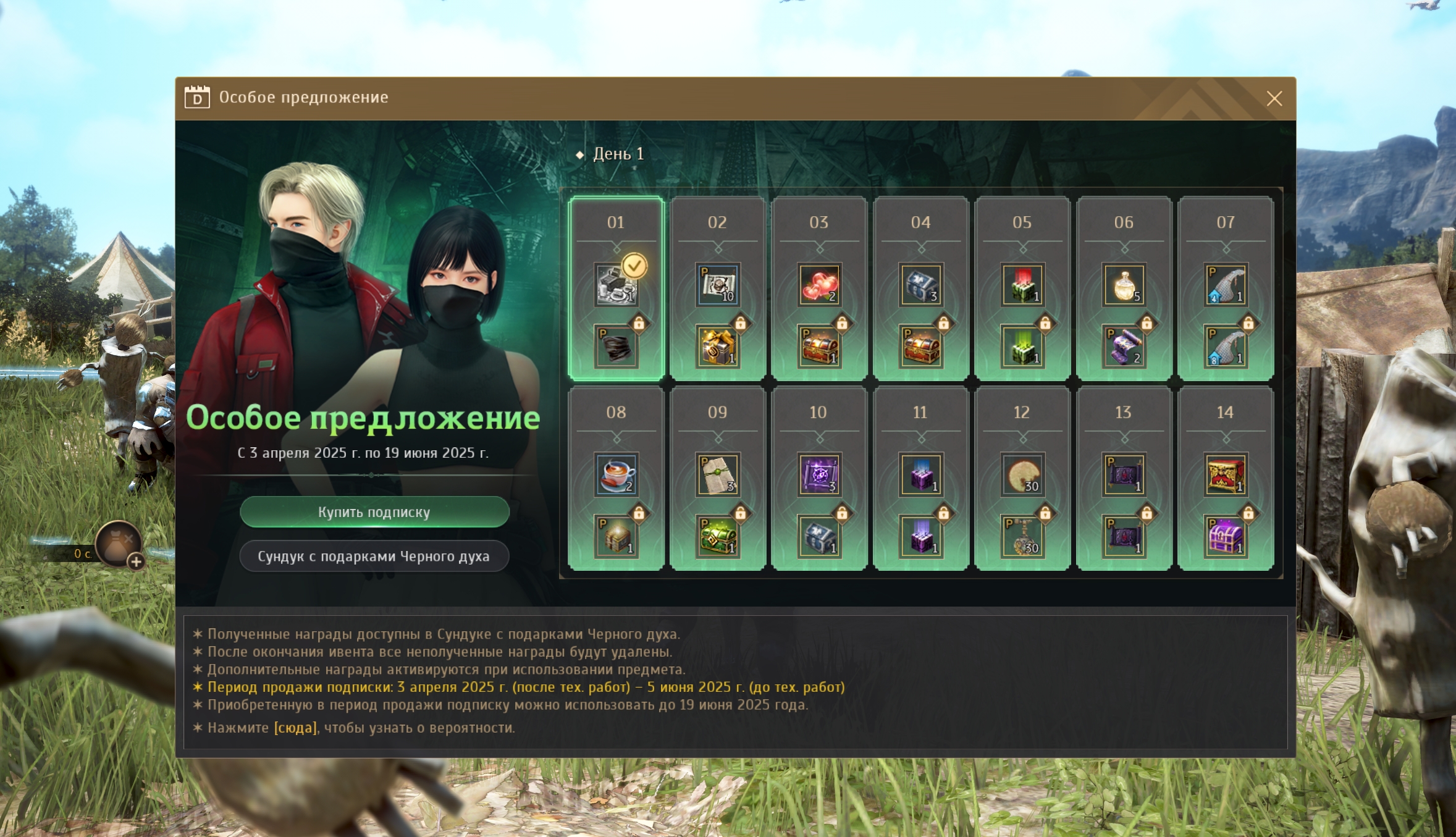Image resolution: width=1456 pixels, height=837 pixels.
Task: Select day 04 silver chest reward
Action: pyautogui.click(x=920, y=285)
